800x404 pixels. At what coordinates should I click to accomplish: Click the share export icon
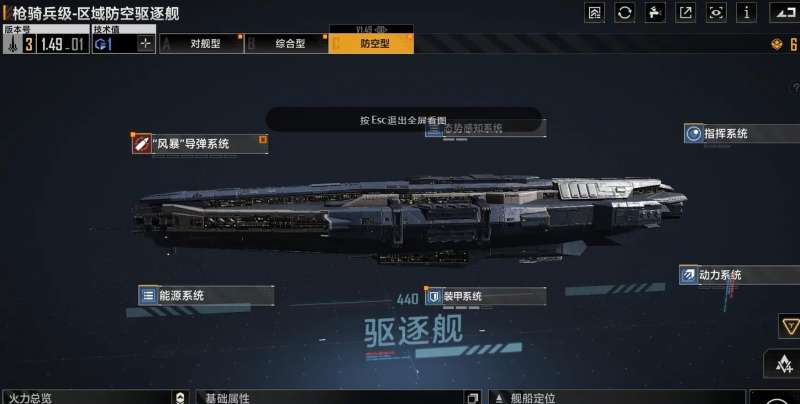[686, 12]
